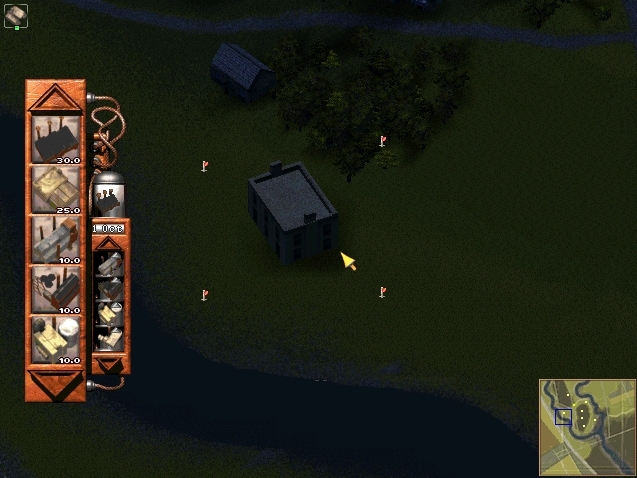Image resolution: width=637 pixels, height=478 pixels.
Task: Click the large build list's down arrow
Action: (x=56, y=383)
